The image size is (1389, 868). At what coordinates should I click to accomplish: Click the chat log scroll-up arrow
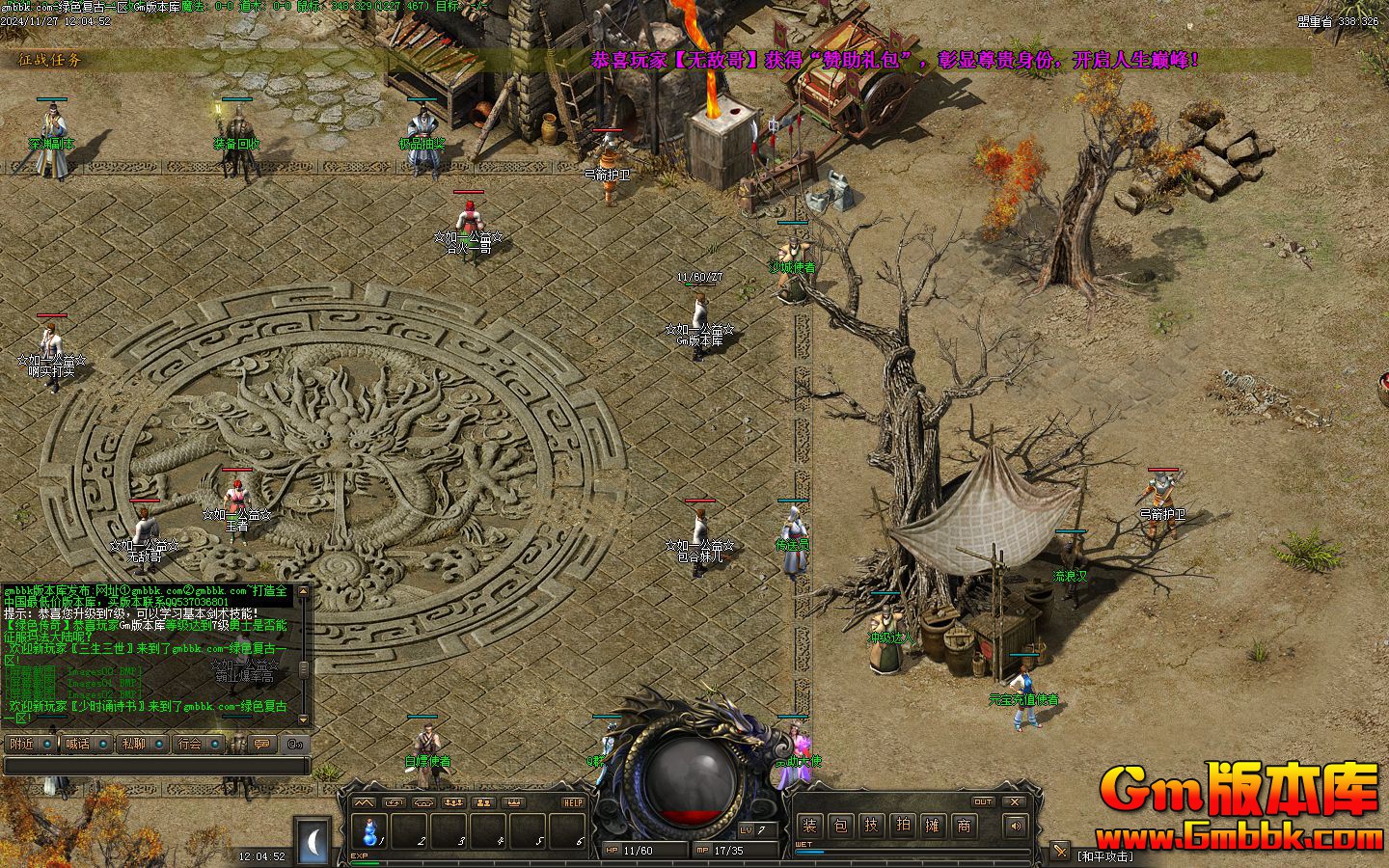point(304,590)
